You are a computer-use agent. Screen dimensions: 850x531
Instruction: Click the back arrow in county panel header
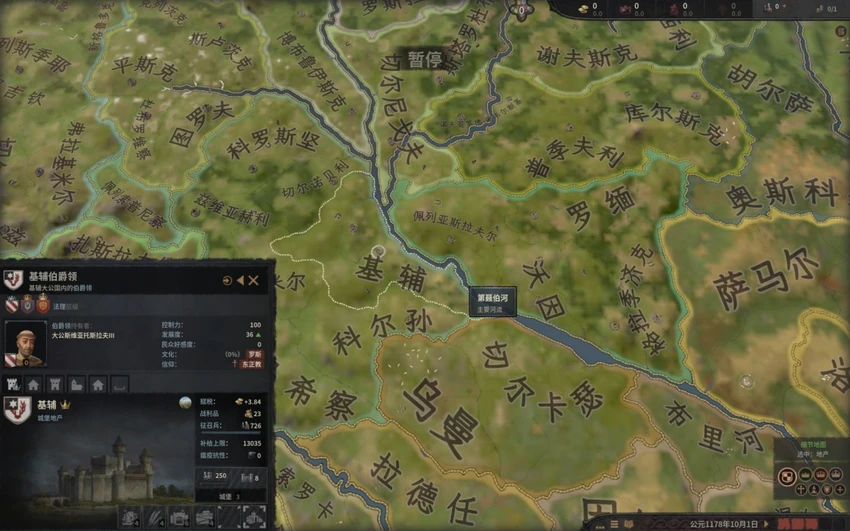point(240,281)
